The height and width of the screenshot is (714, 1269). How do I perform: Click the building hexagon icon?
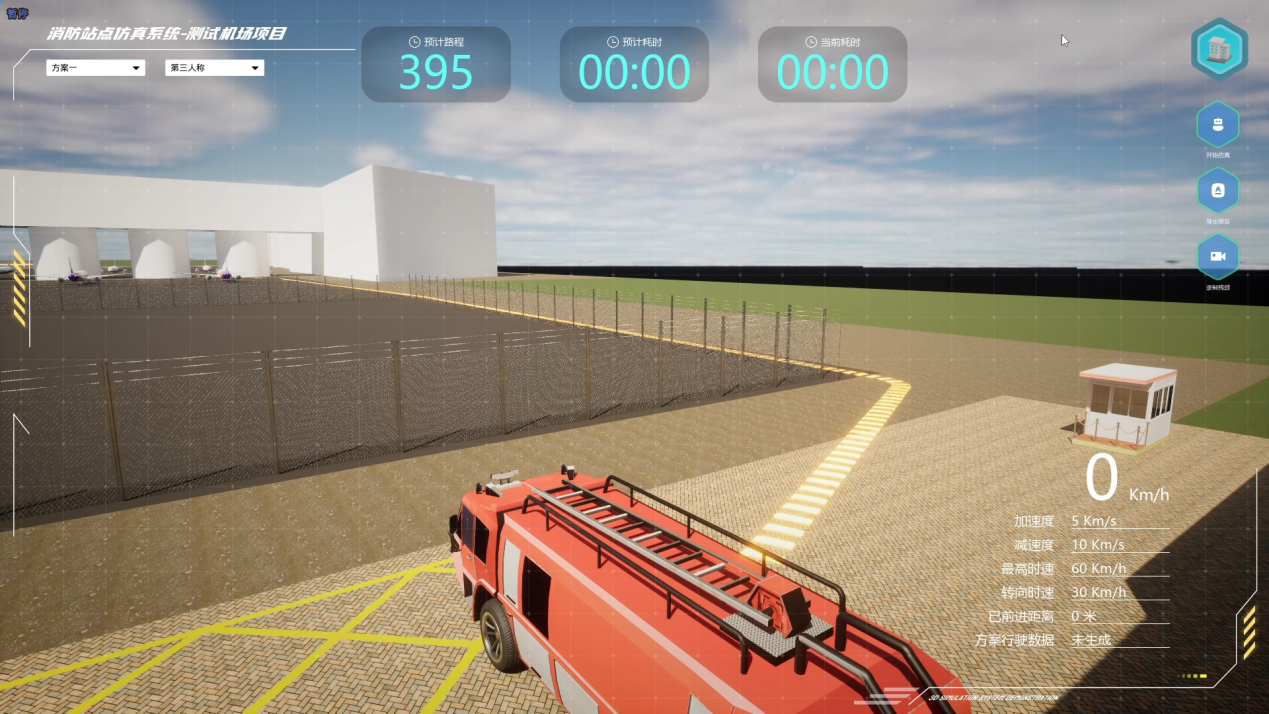click(1219, 48)
